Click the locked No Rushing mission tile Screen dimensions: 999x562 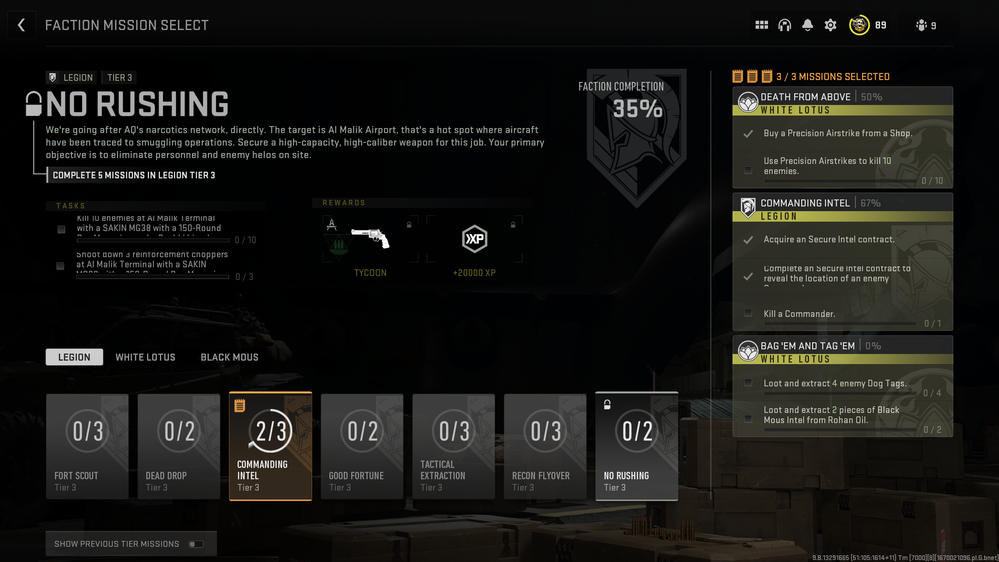[636, 446]
